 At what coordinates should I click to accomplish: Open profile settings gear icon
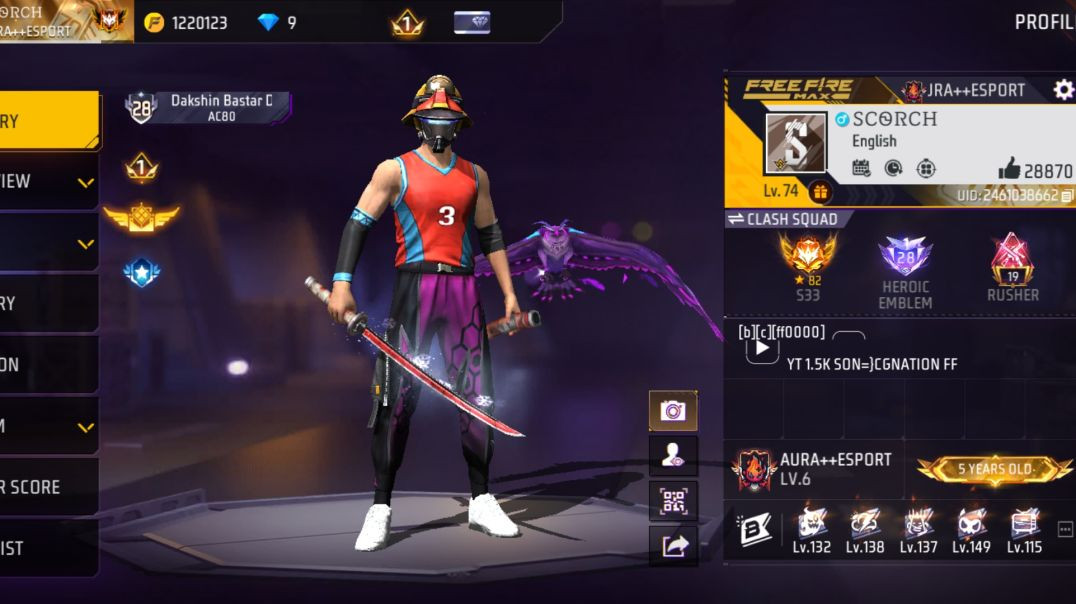click(1063, 90)
